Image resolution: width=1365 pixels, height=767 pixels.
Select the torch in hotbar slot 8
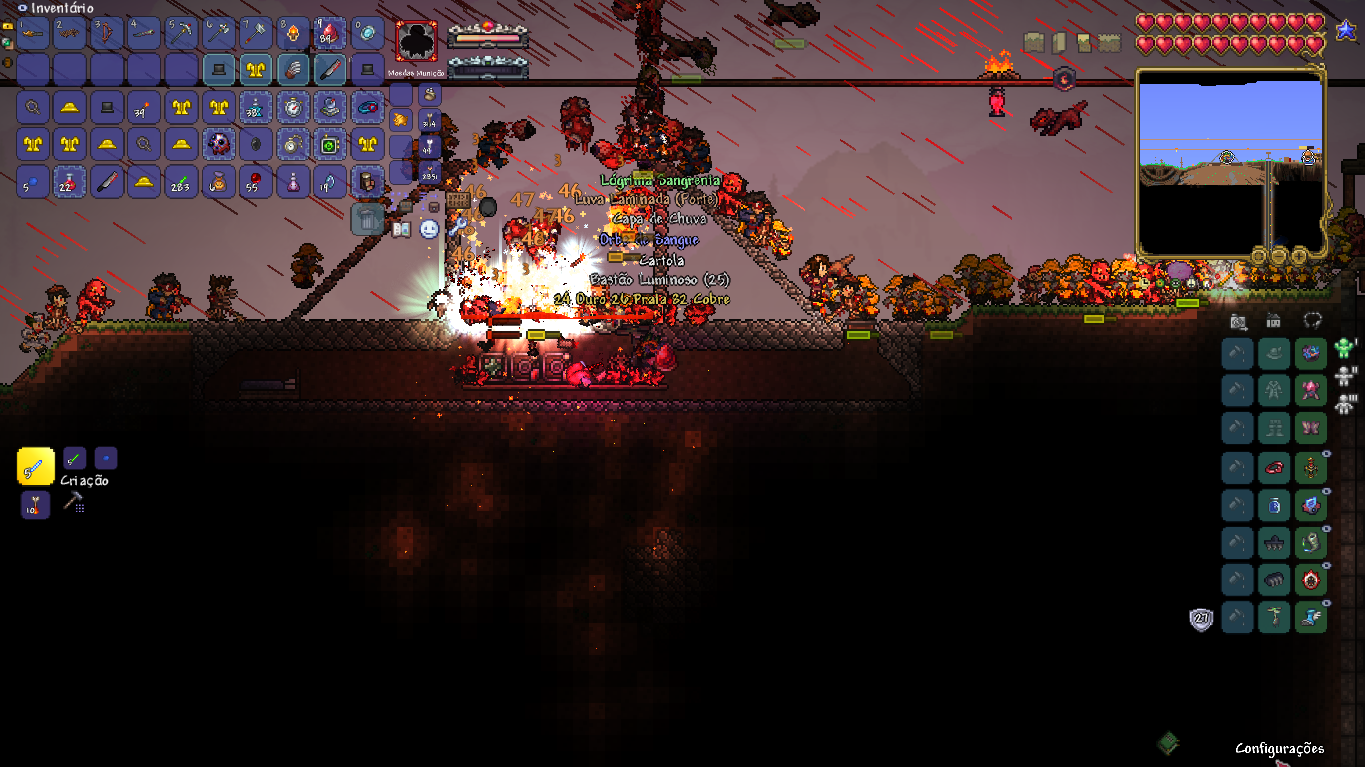point(292,35)
